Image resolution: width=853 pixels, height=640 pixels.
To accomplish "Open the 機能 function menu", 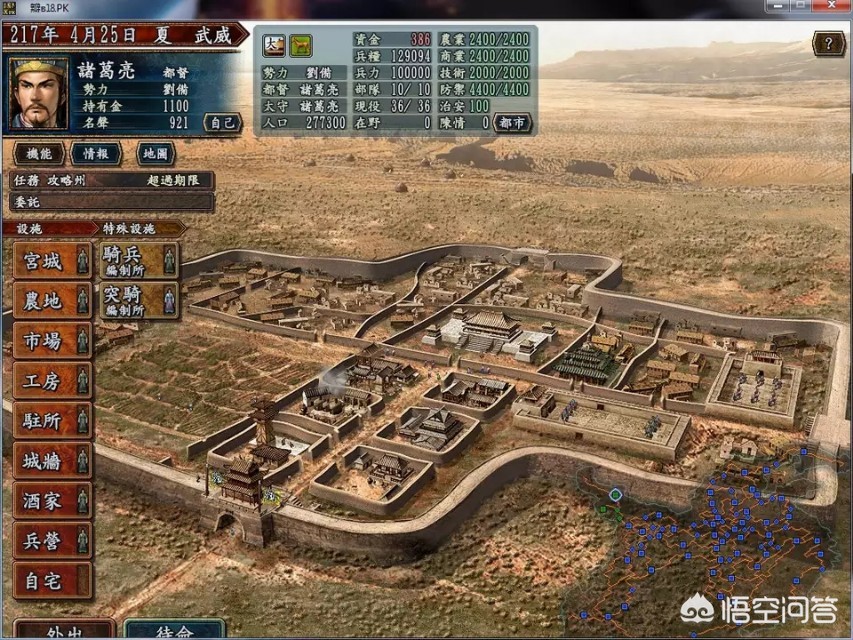I will click(39, 153).
